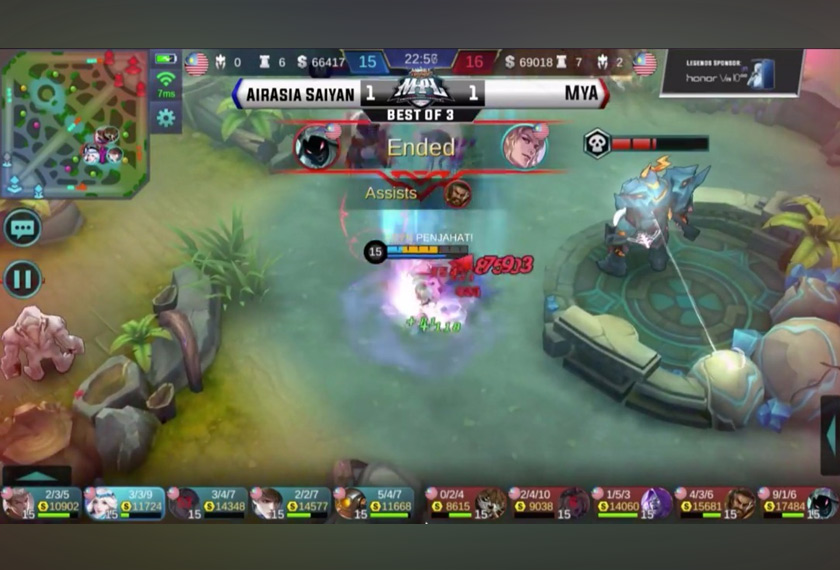The height and width of the screenshot is (570, 840).
Task: Select the player card with 2/3/5 score
Action: [41, 503]
